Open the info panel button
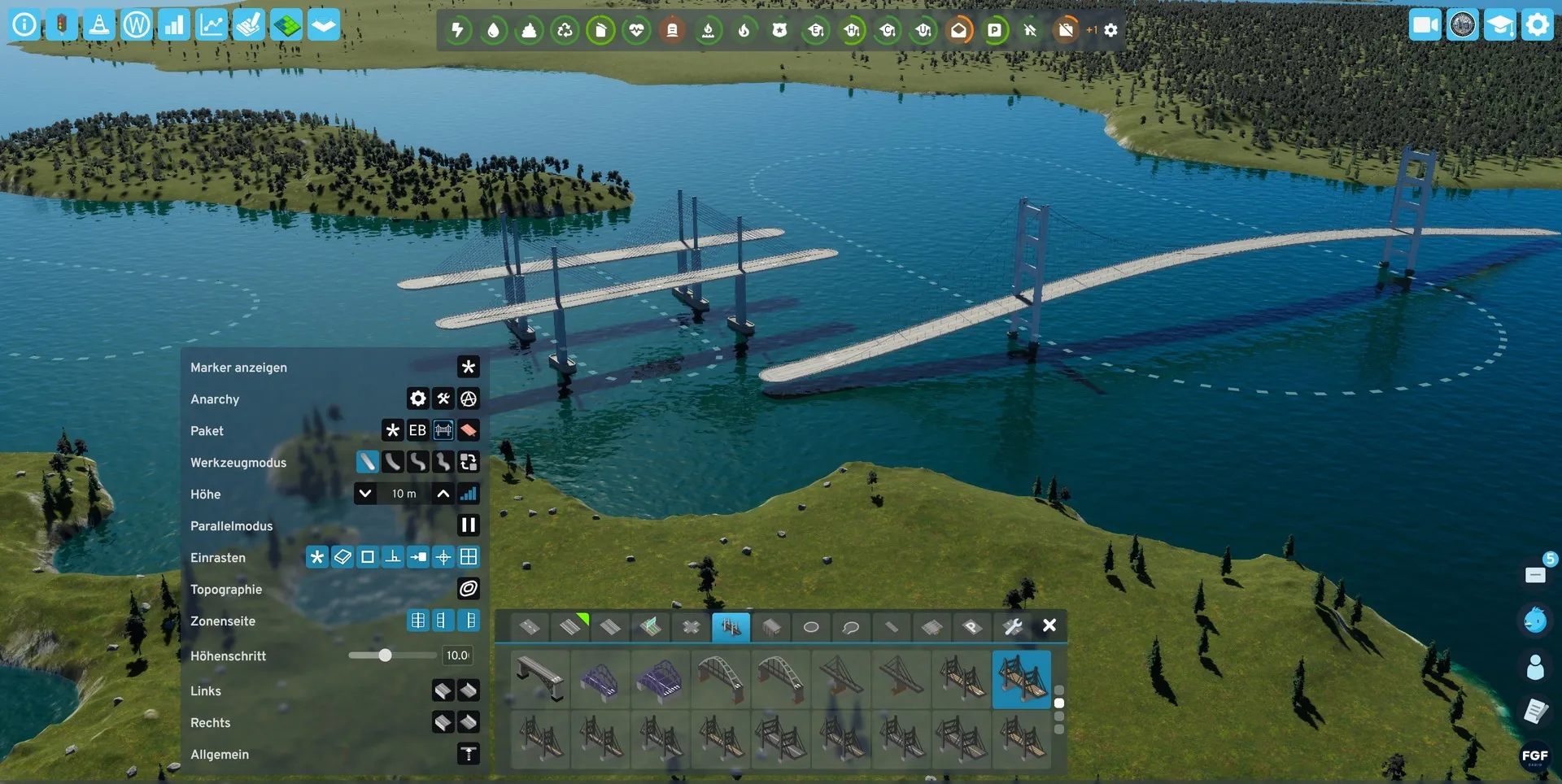 [x=24, y=25]
